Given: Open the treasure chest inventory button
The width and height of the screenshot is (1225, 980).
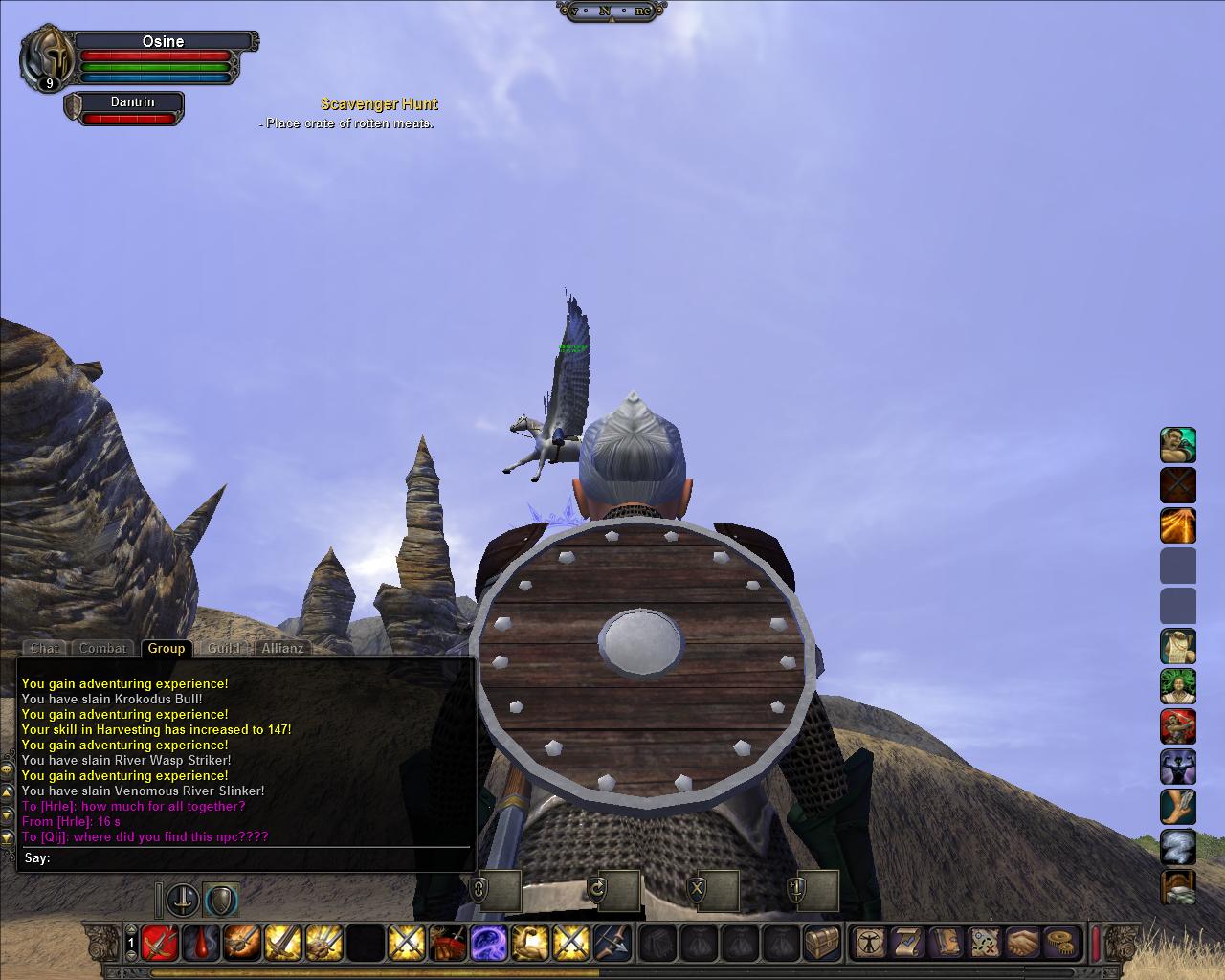Looking at the screenshot, I should tap(821, 943).
